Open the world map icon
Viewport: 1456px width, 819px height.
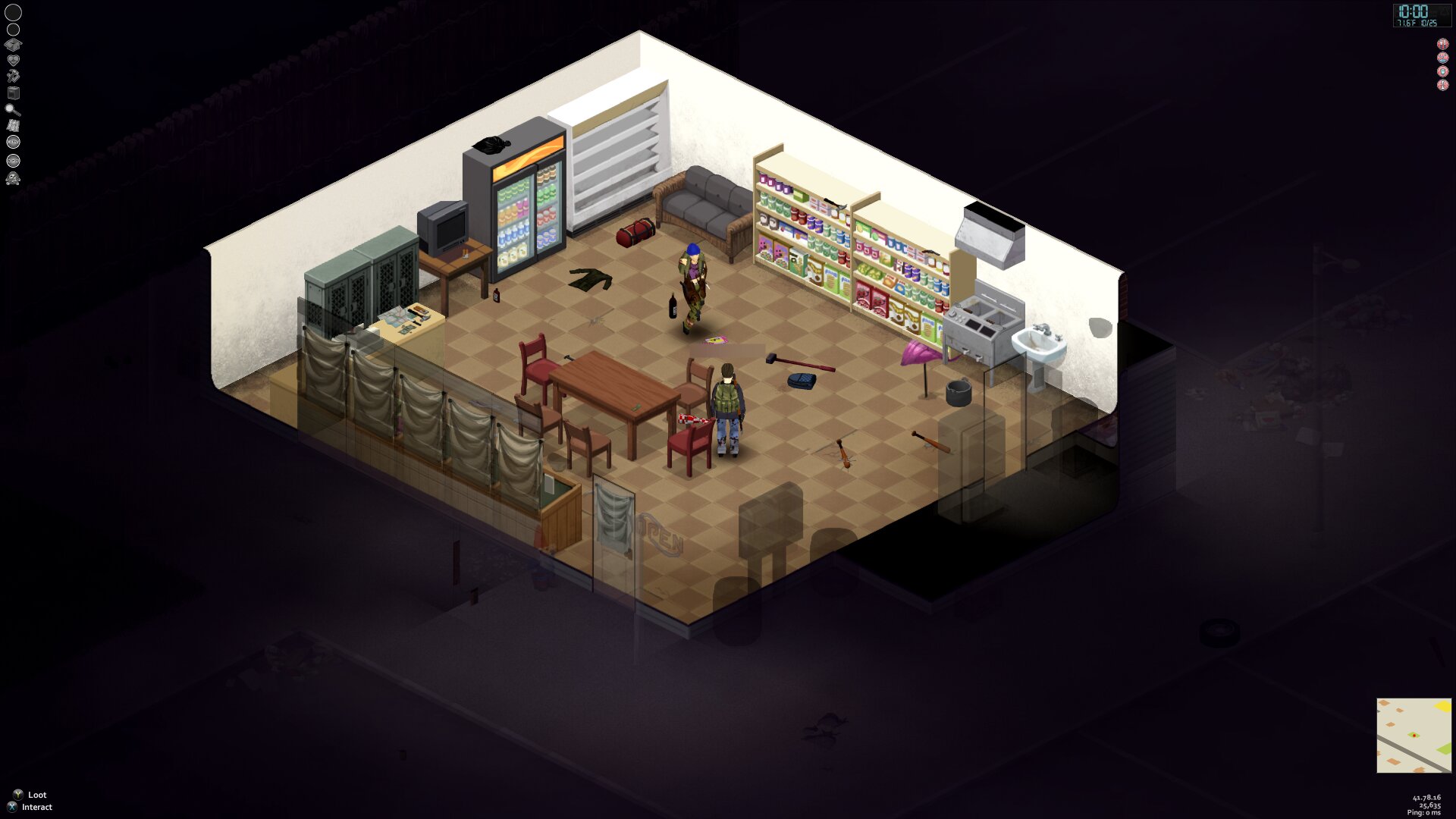tap(13, 125)
